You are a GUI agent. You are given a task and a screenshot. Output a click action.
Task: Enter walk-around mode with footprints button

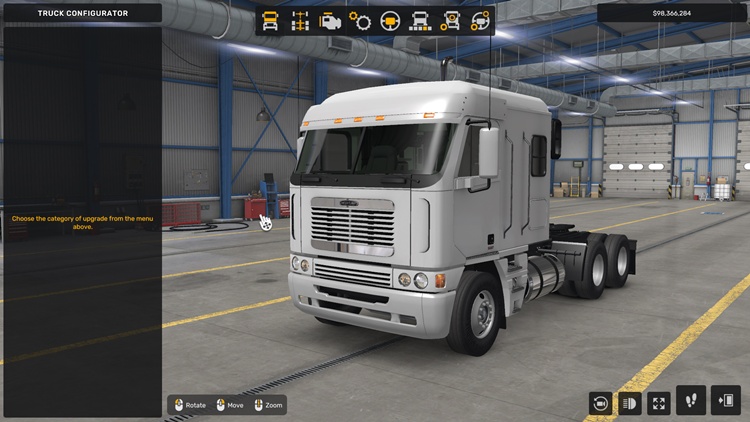(690, 401)
